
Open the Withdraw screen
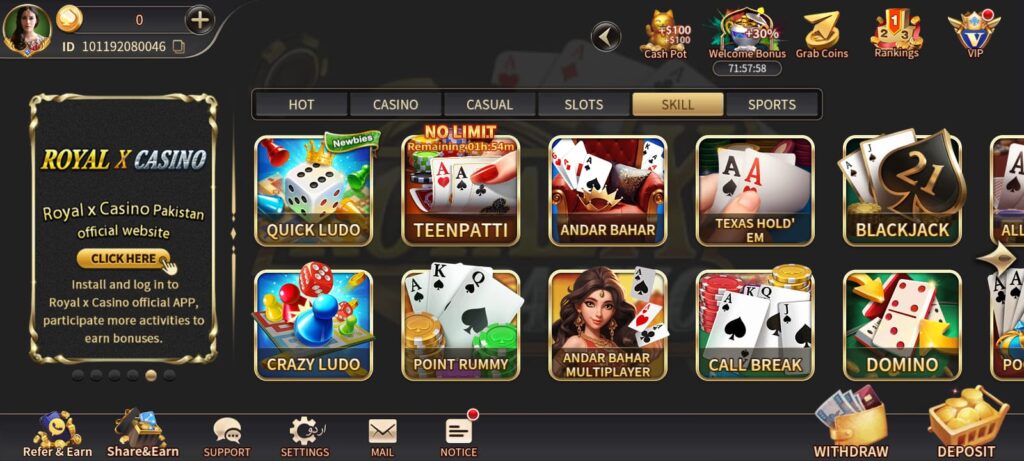[850, 427]
